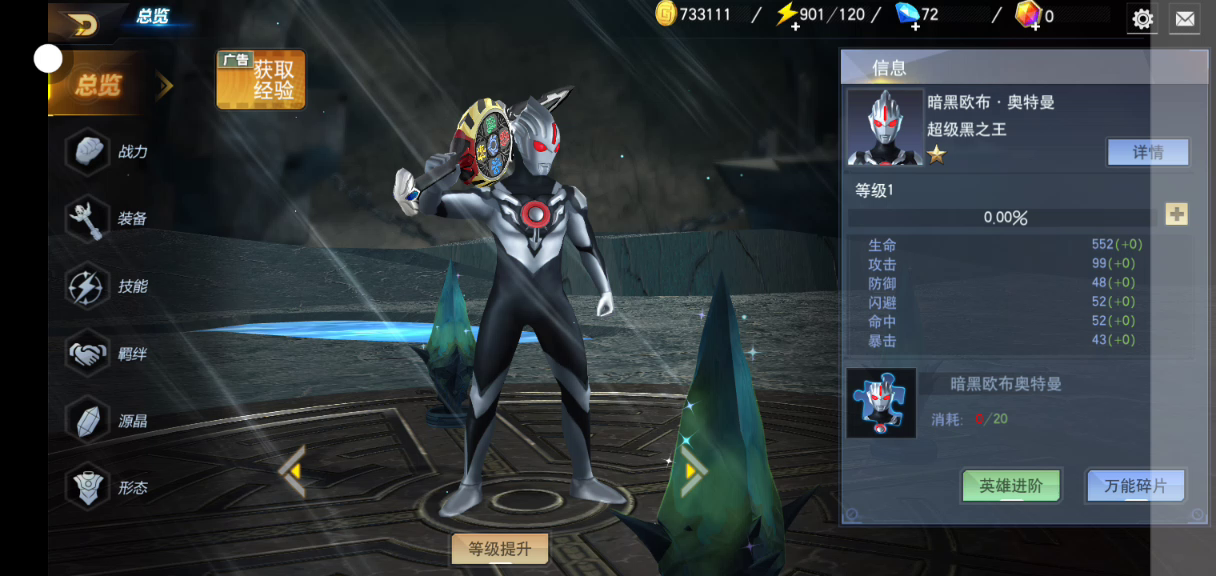Click the plus button beside experience bar
1216x576 pixels.
point(1176,214)
